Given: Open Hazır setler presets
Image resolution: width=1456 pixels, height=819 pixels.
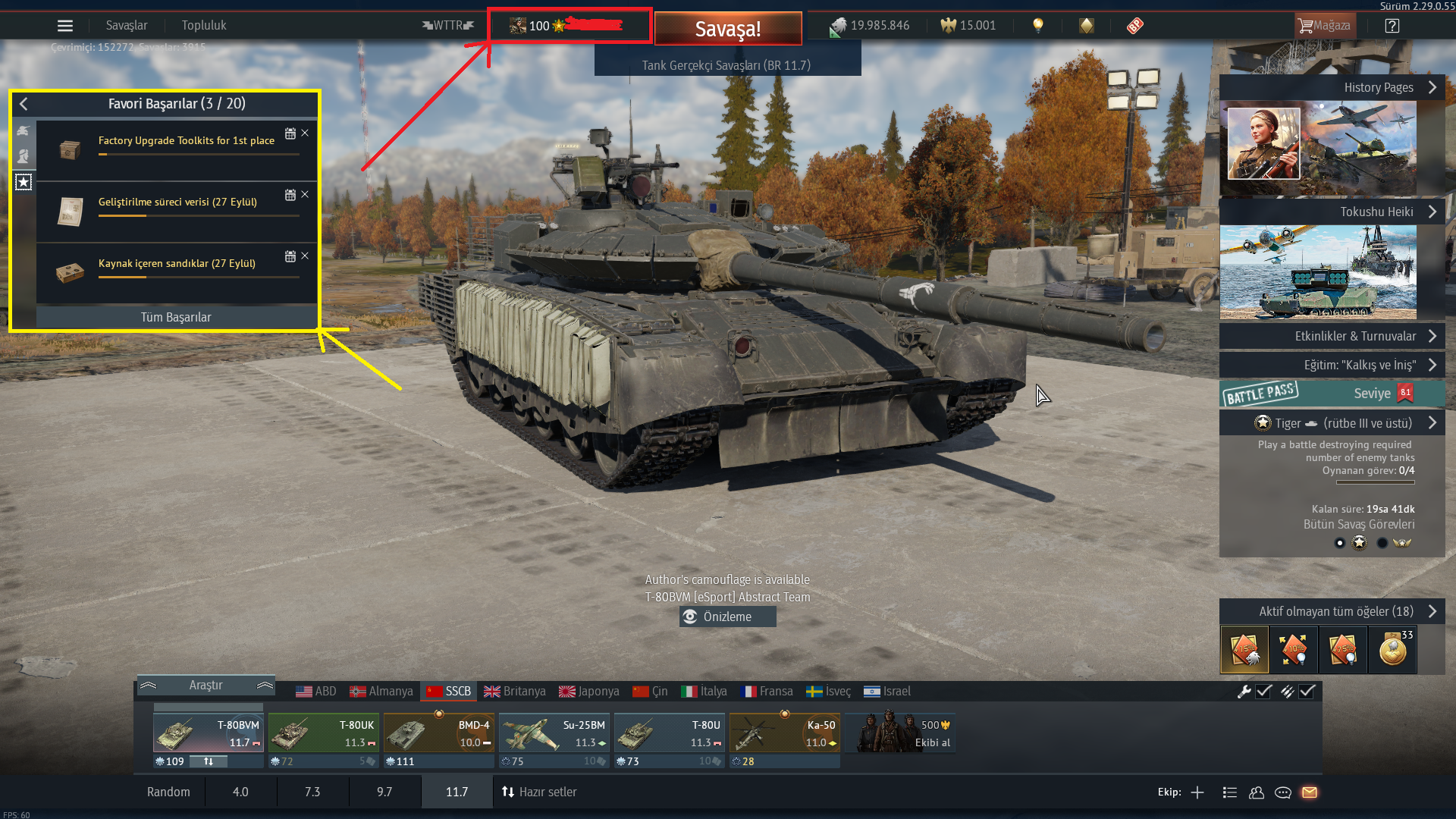Looking at the screenshot, I should (x=539, y=792).
